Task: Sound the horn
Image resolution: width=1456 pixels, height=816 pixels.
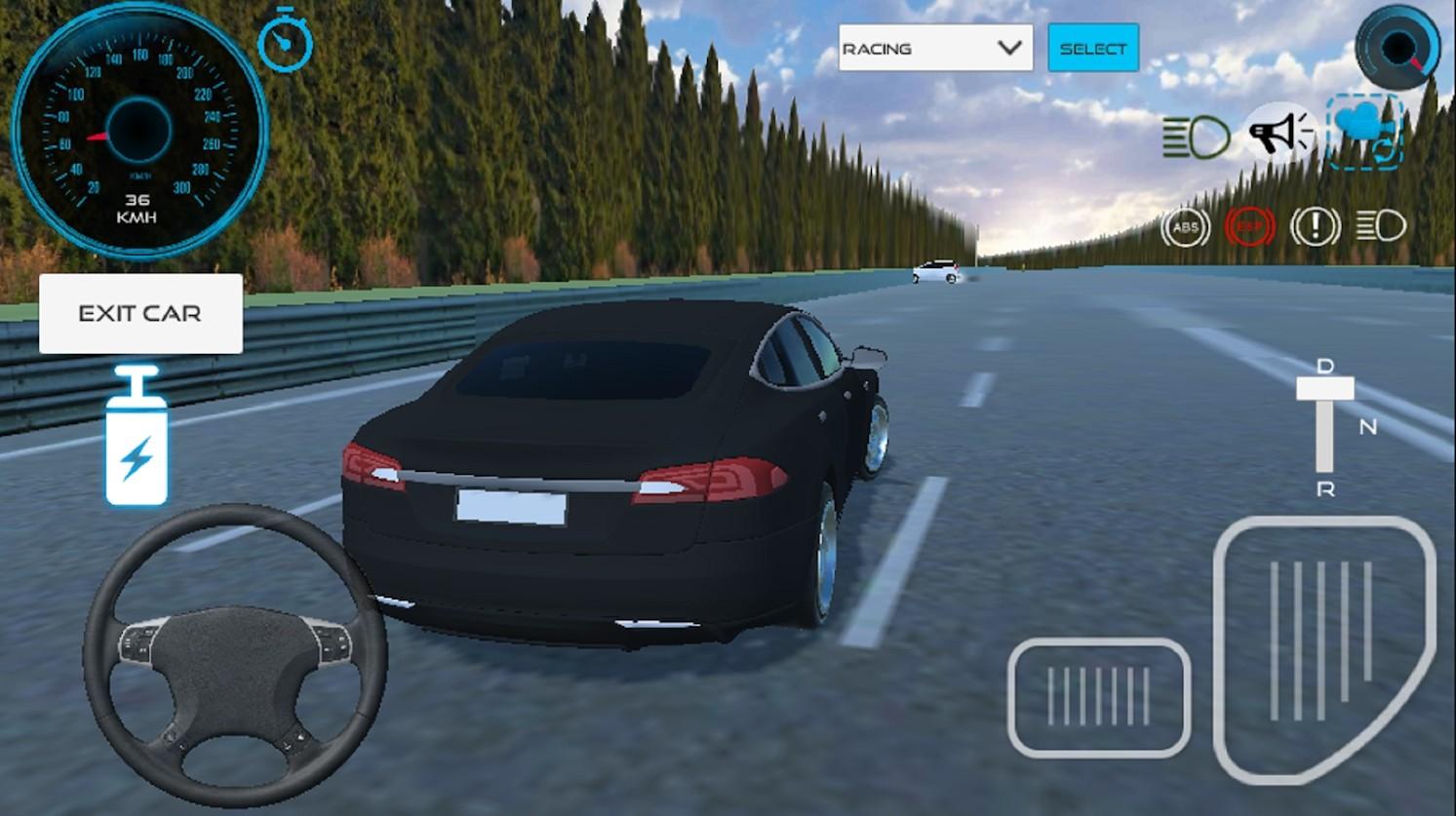Action: tap(1279, 133)
